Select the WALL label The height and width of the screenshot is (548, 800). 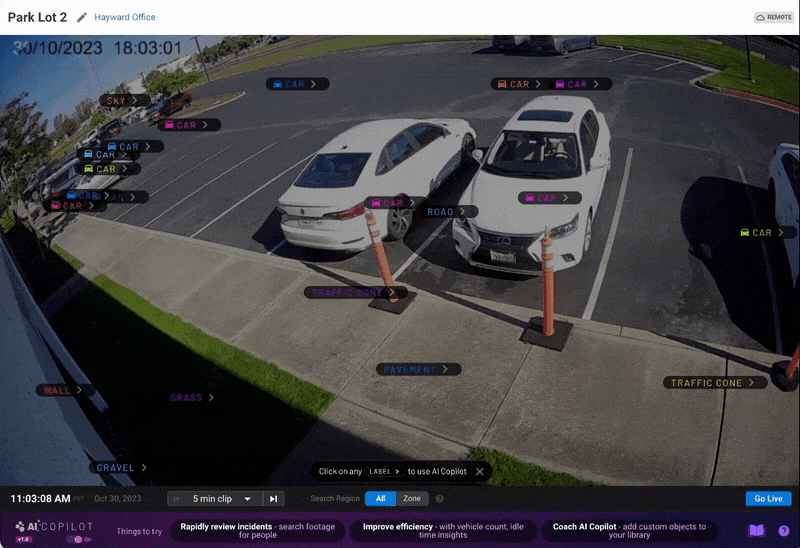[64, 390]
